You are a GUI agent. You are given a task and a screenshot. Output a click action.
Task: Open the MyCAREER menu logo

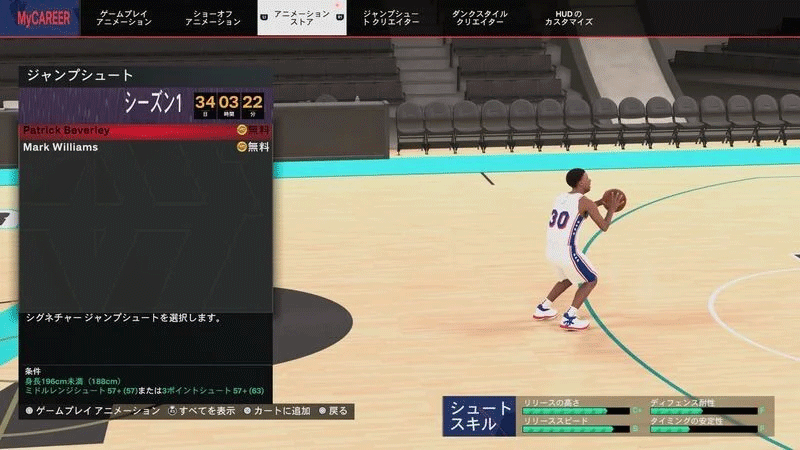[40, 18]
